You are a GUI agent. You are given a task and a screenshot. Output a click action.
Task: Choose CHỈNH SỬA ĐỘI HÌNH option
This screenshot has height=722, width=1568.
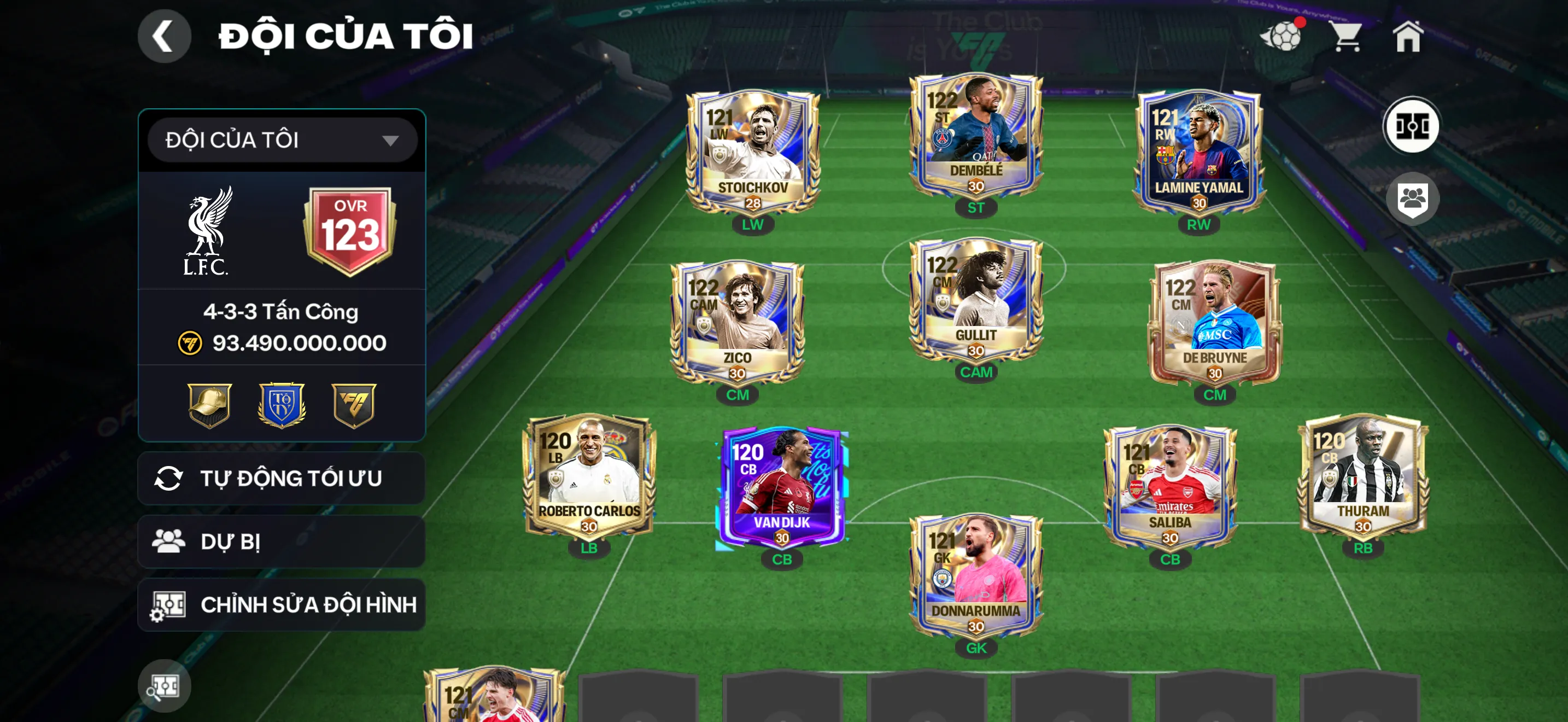pos(282,604)
